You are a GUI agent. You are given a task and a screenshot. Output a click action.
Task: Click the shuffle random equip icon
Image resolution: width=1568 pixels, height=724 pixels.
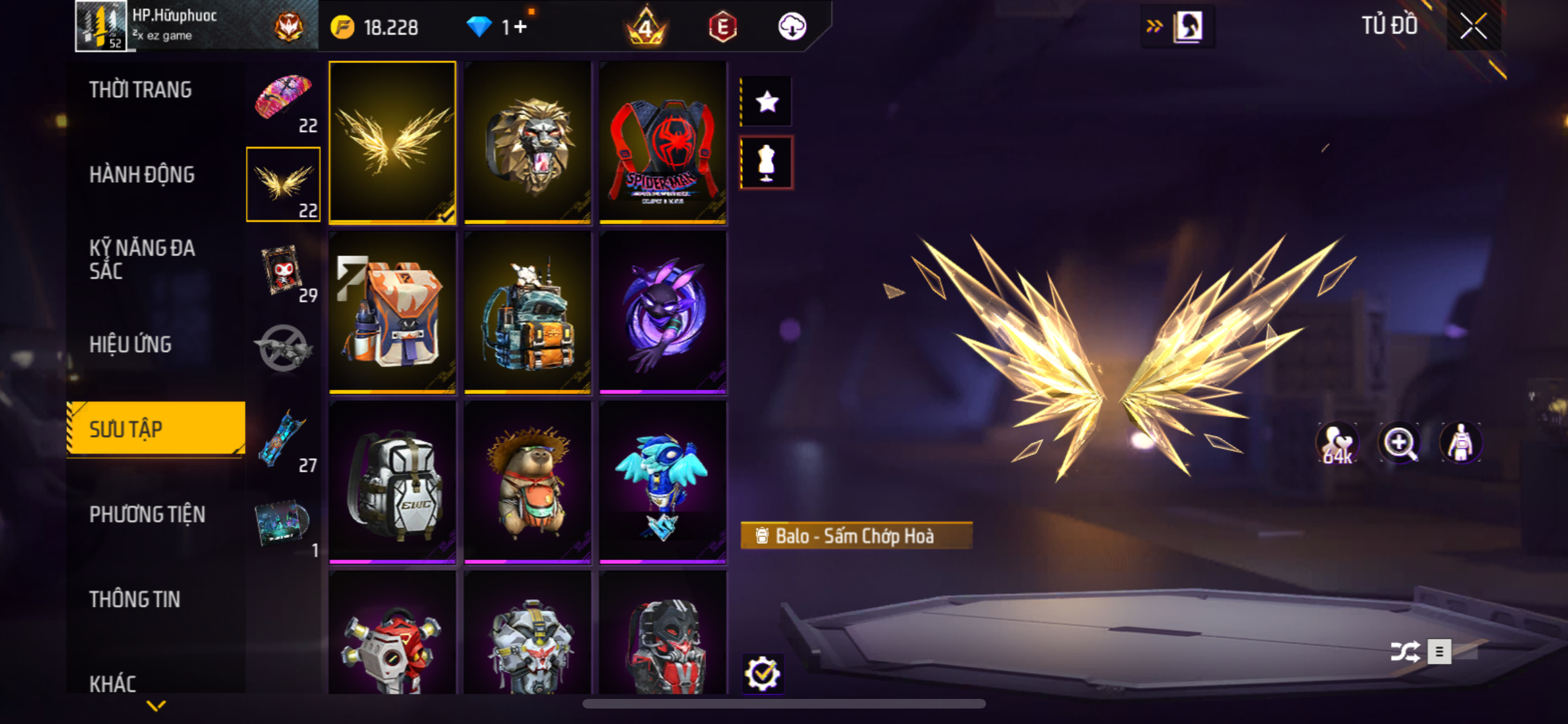click(1405, 651)
